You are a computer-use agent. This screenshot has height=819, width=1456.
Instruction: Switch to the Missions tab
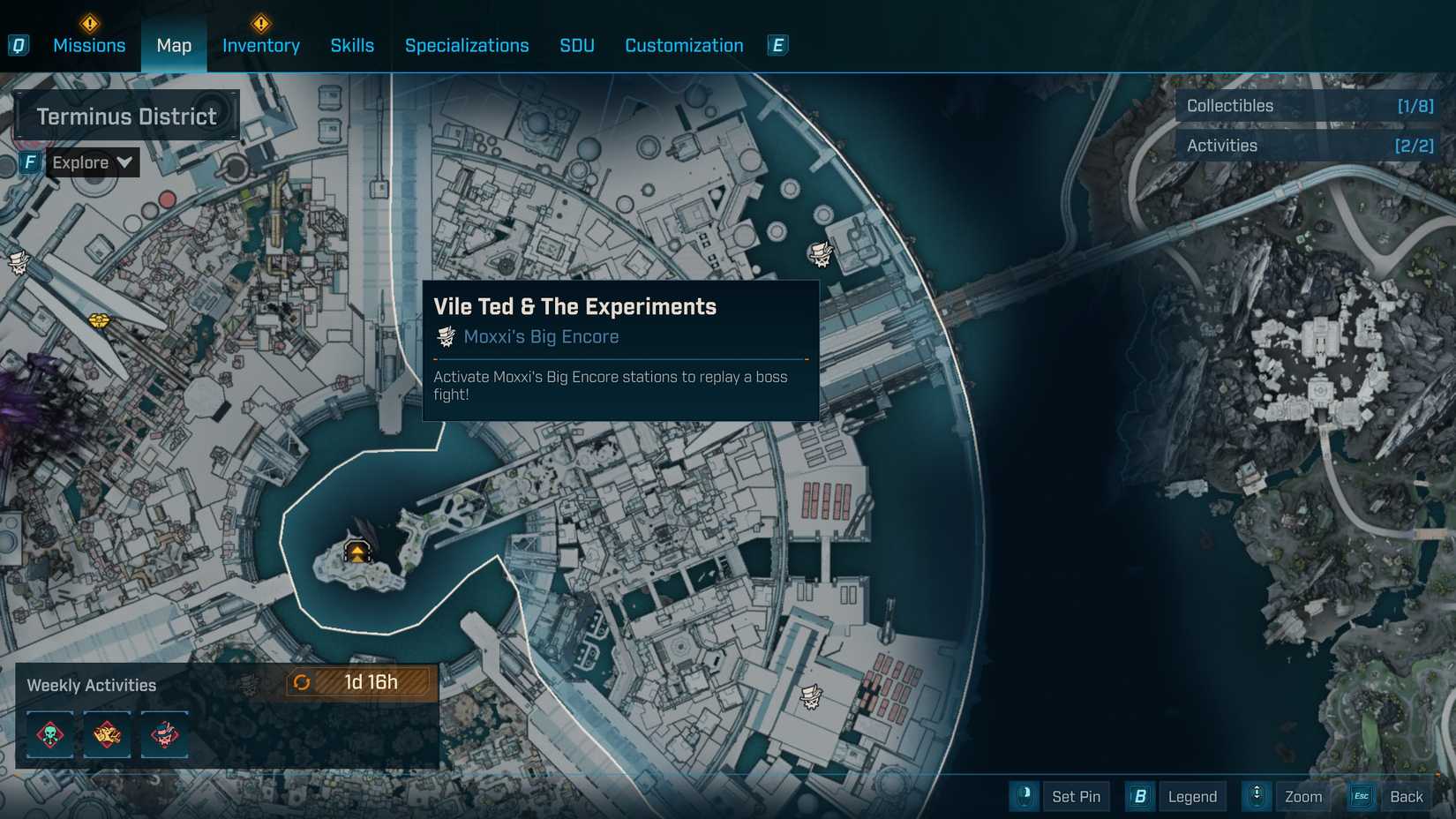[x=88, y=45]
